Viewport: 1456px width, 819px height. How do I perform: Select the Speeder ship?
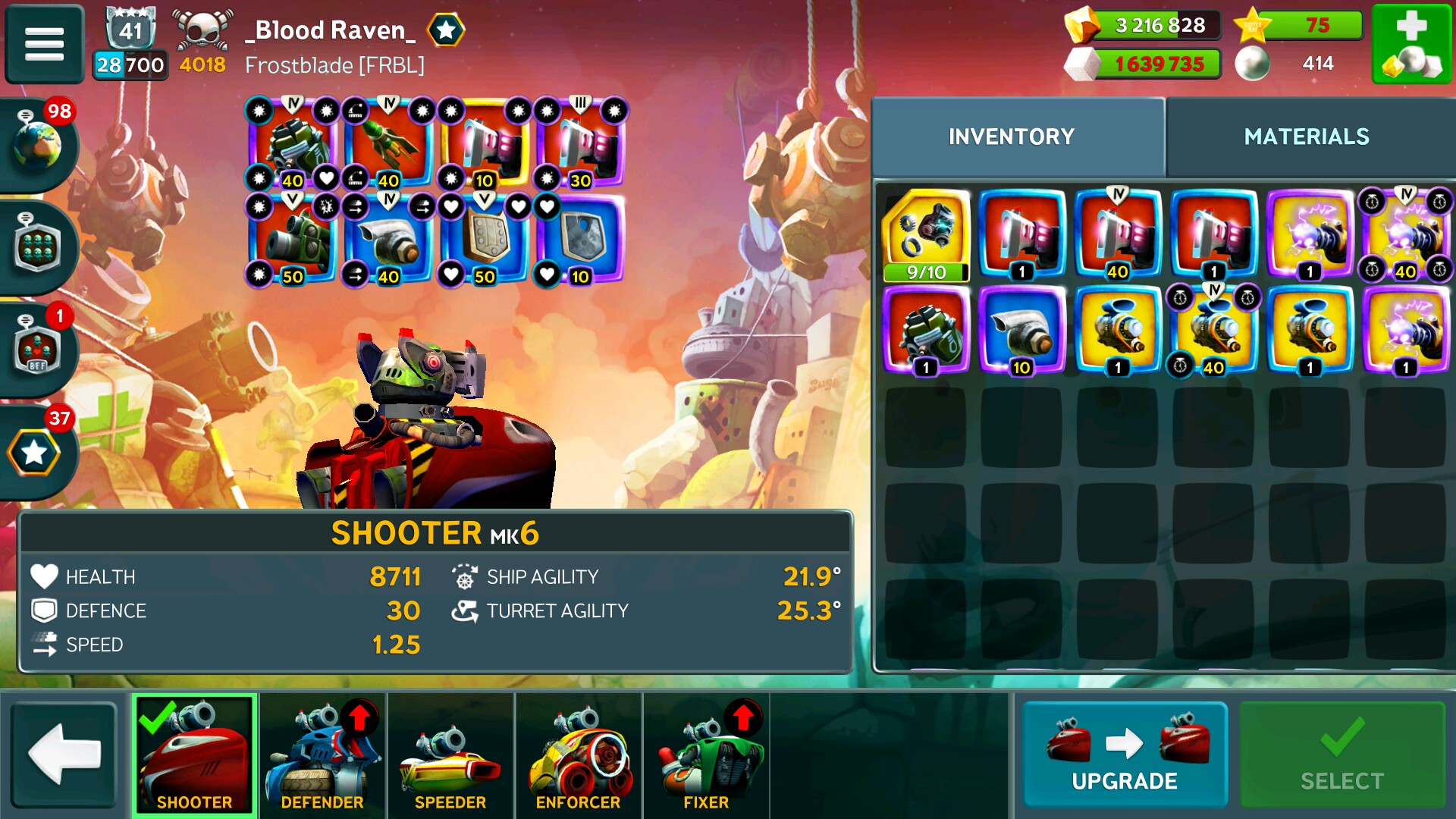450,755
